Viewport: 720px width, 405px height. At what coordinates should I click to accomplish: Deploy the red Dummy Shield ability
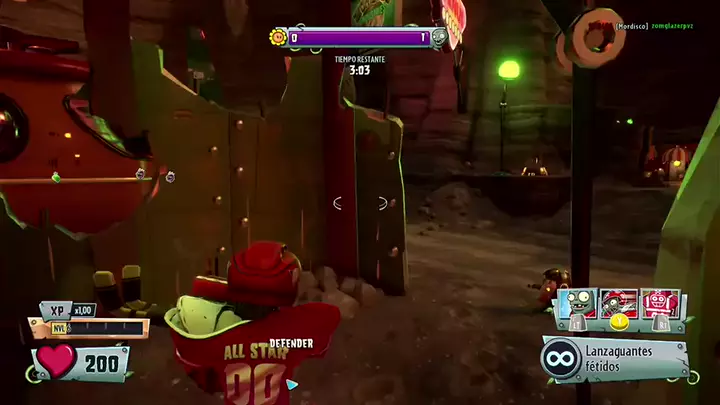[660, 304]
